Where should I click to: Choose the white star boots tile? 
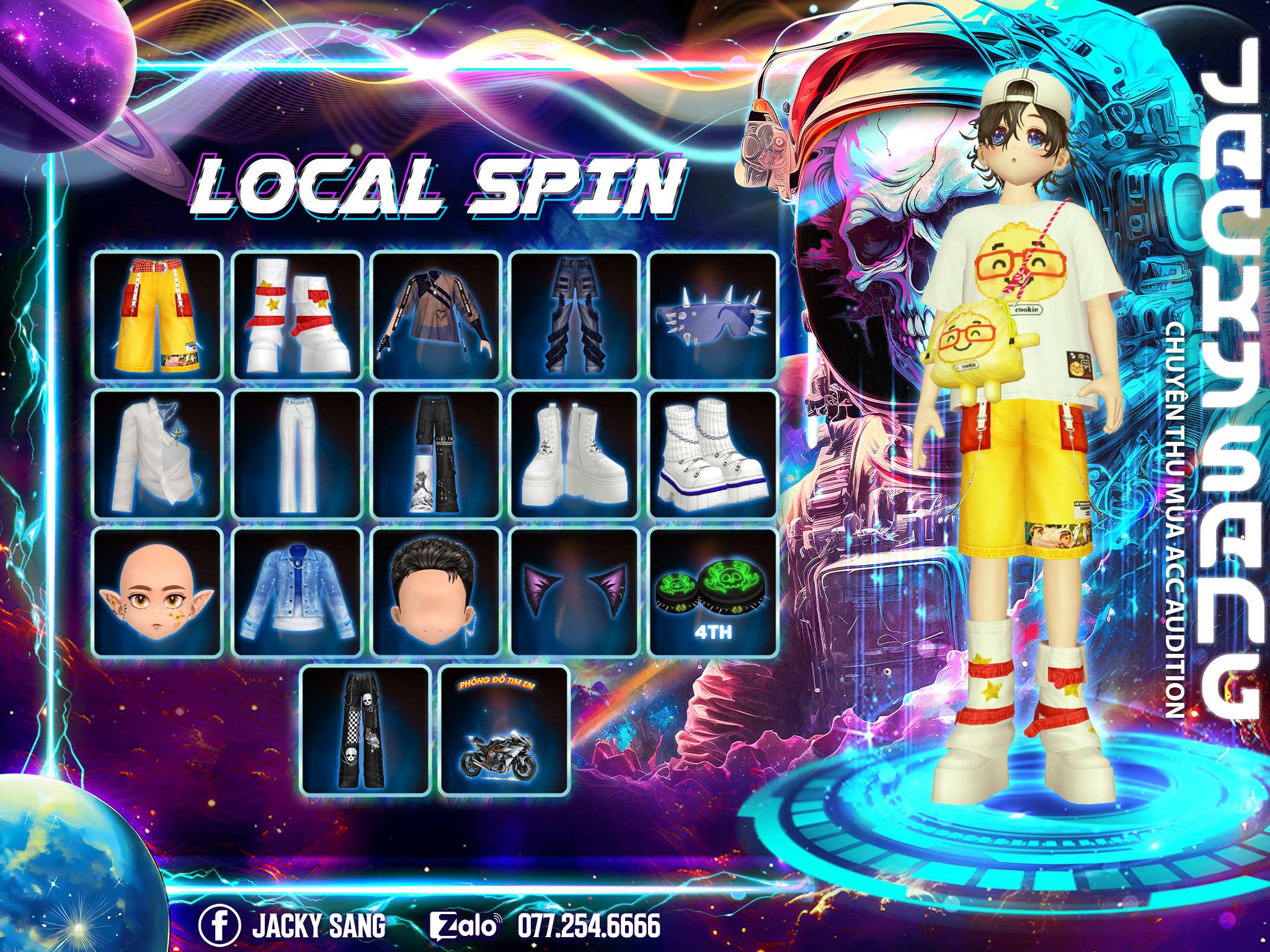(297, 315)
